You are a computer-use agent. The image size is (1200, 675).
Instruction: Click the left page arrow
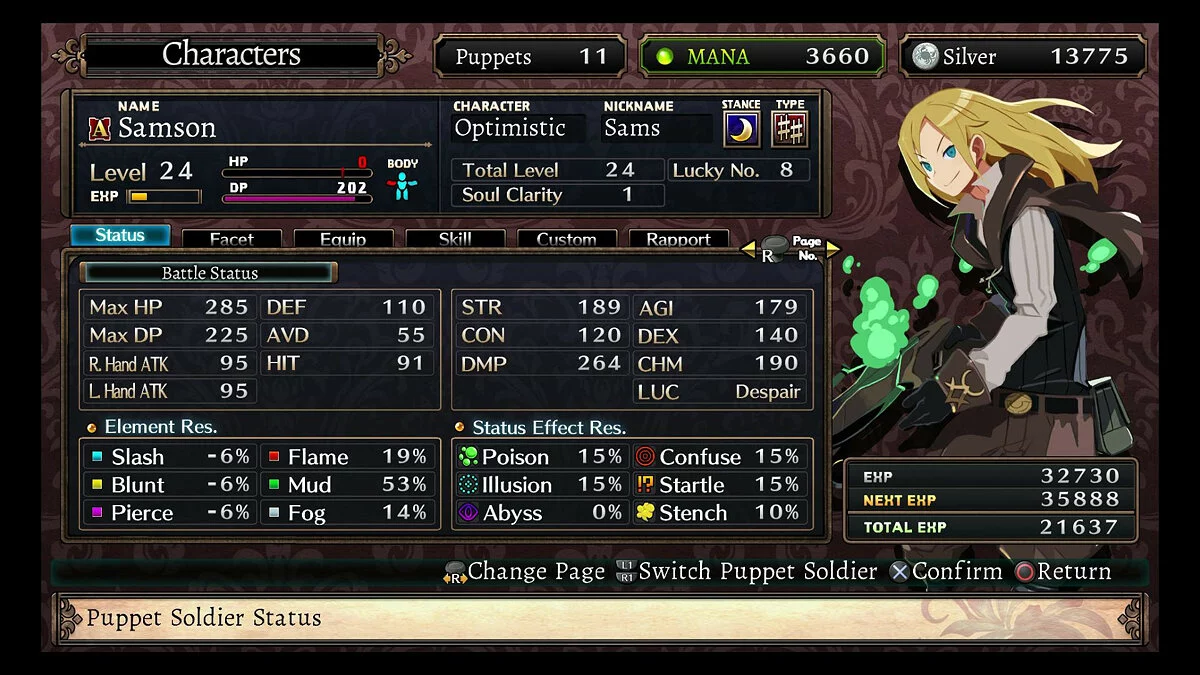click(x=746, y=250)
